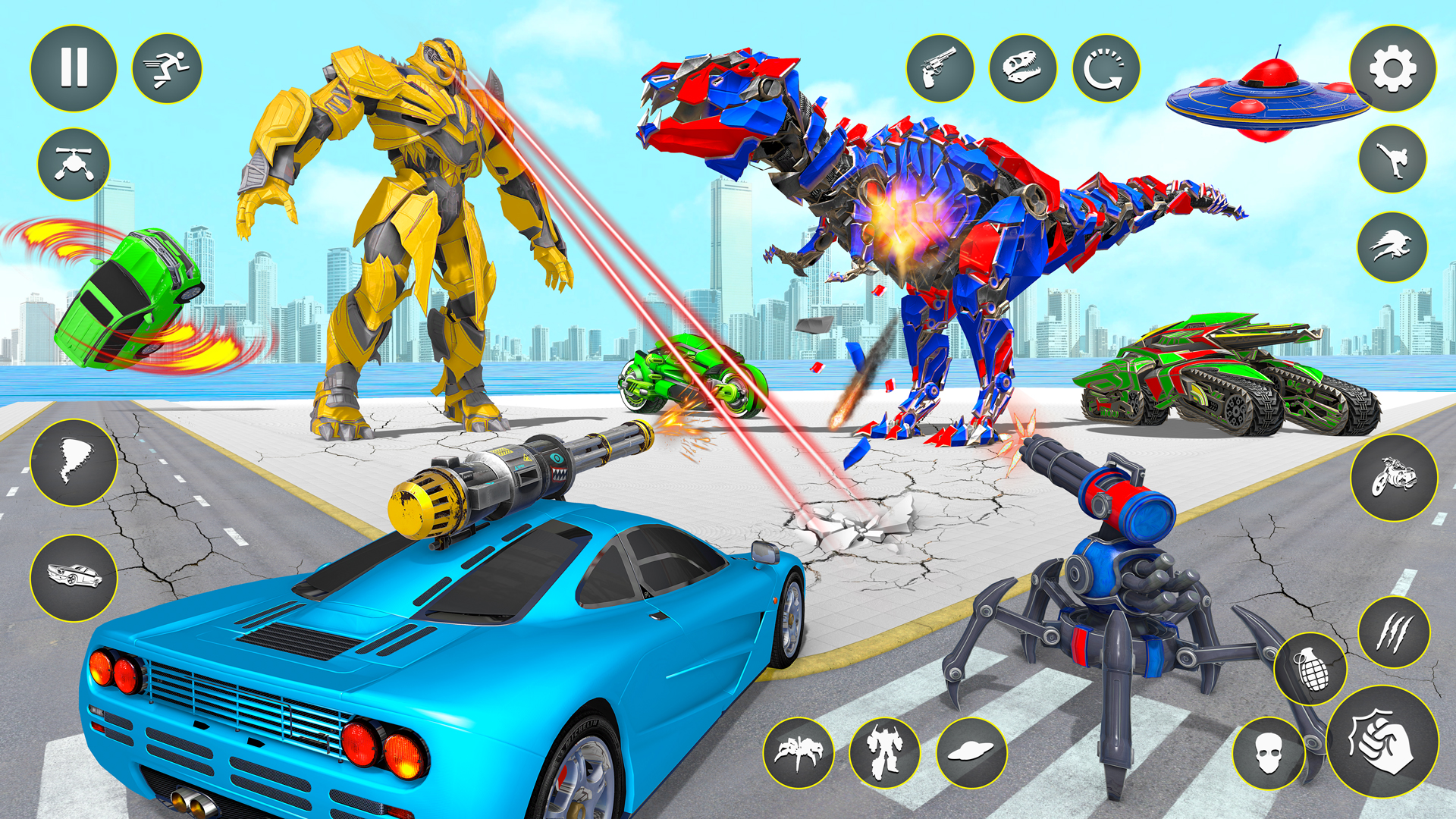Switch to motorcycle transformation
This screenshot has width=1456, height=819.
pyautogui.click(x=1394, y=478)
